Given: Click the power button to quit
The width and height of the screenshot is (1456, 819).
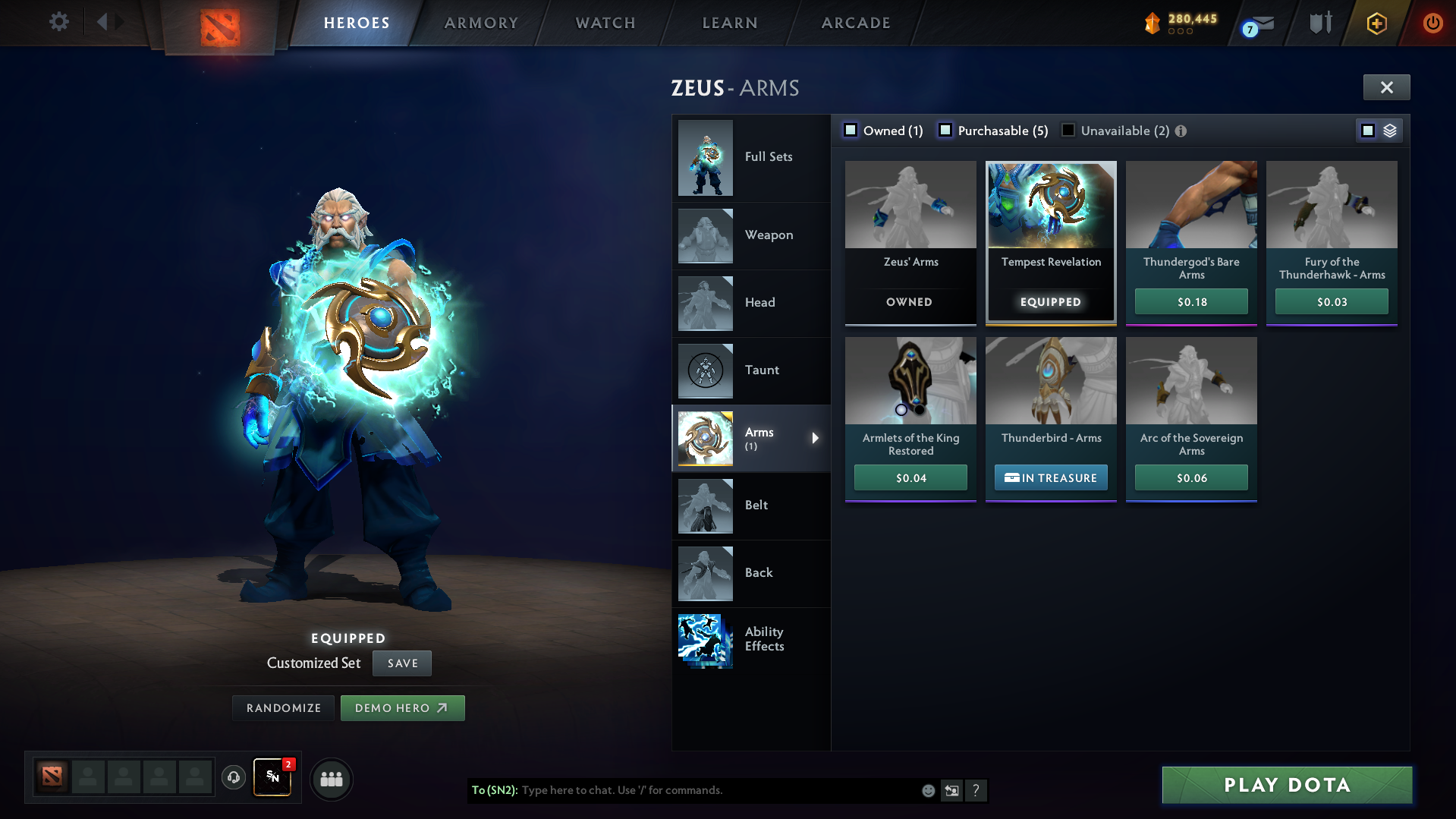Looking at the screenshot, I should [1432, 22].
